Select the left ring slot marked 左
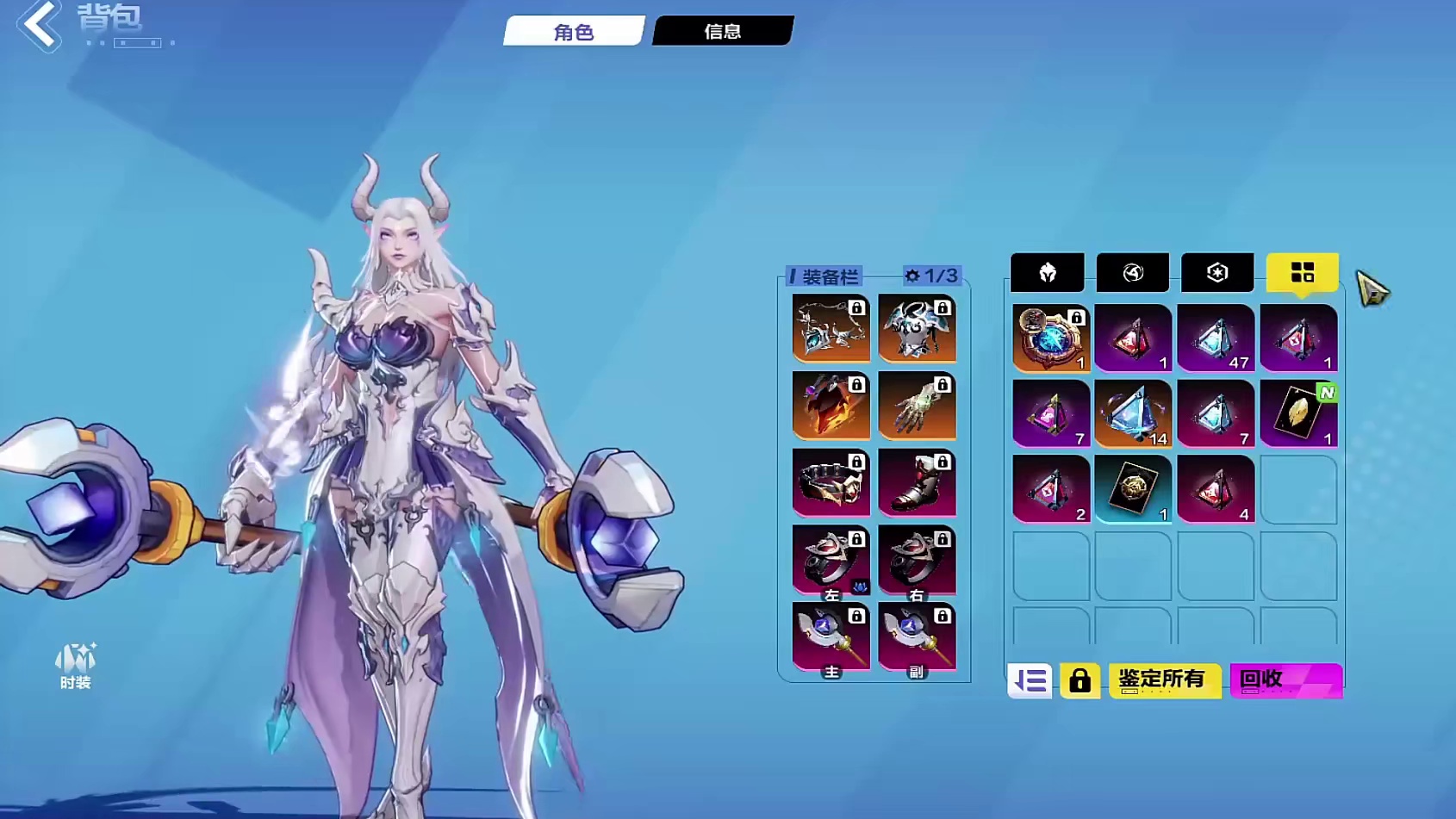Viewport: 1456px width, 819px height. (x=831, y=560)
